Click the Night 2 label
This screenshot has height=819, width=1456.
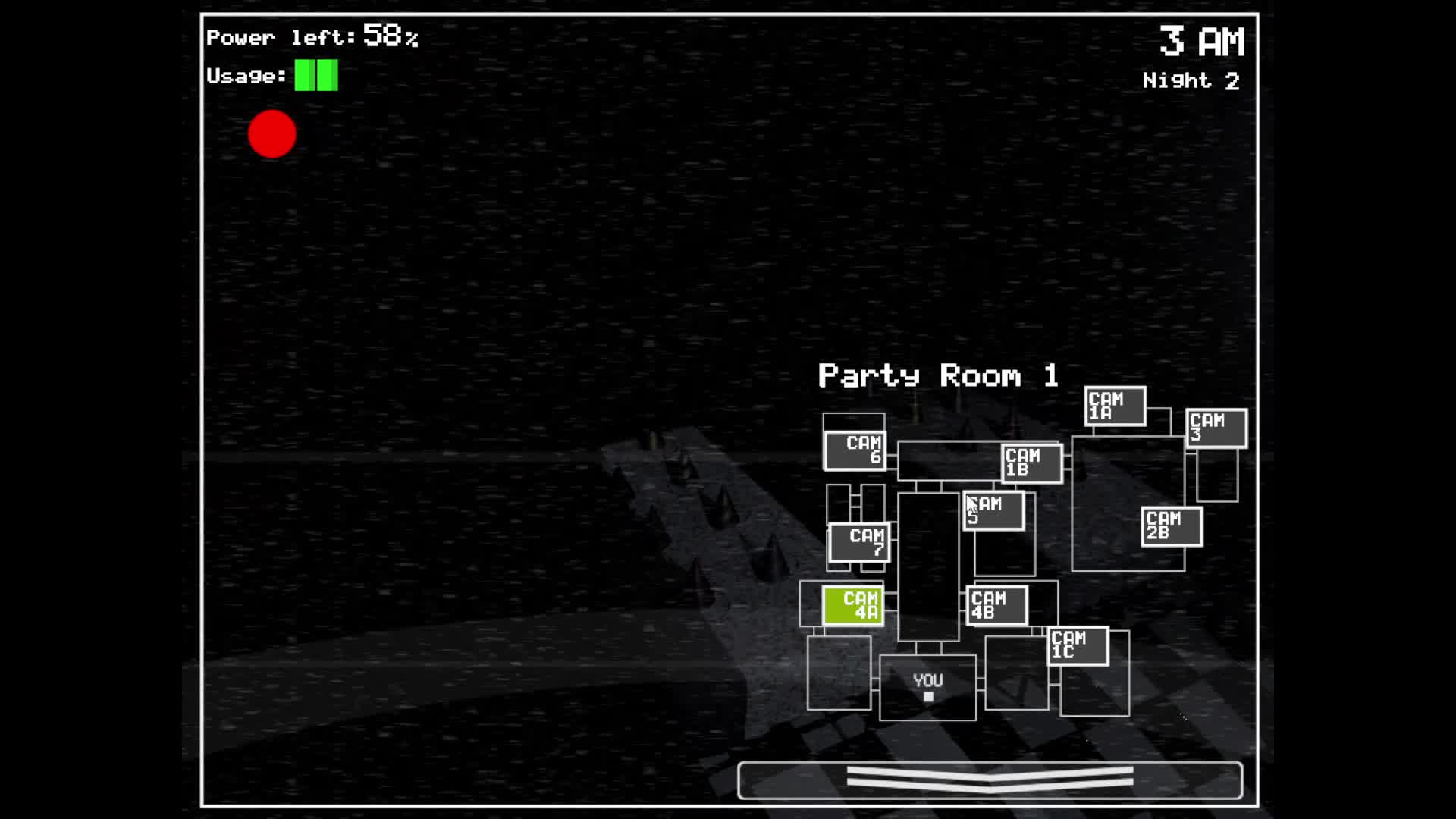point(1191,81)
